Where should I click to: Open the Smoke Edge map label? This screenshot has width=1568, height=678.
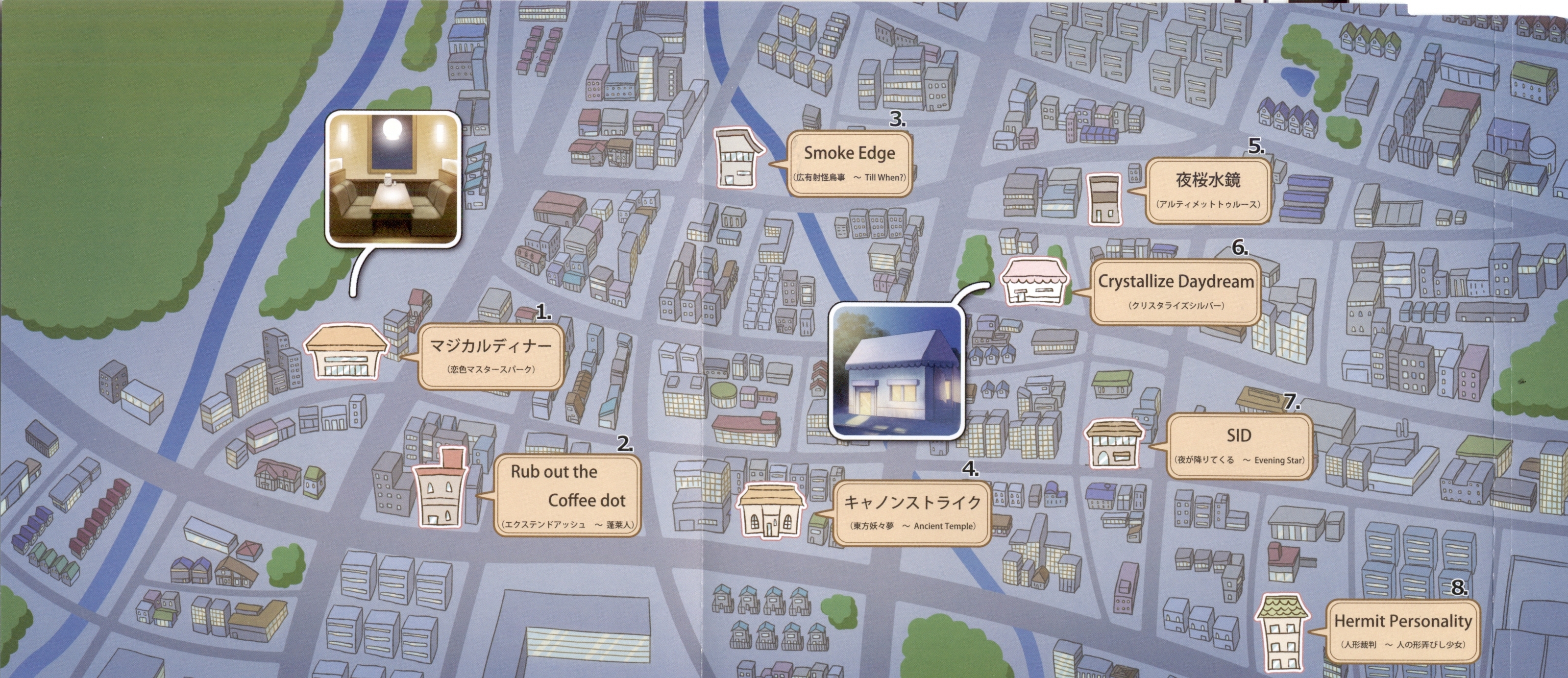point(850,163)
